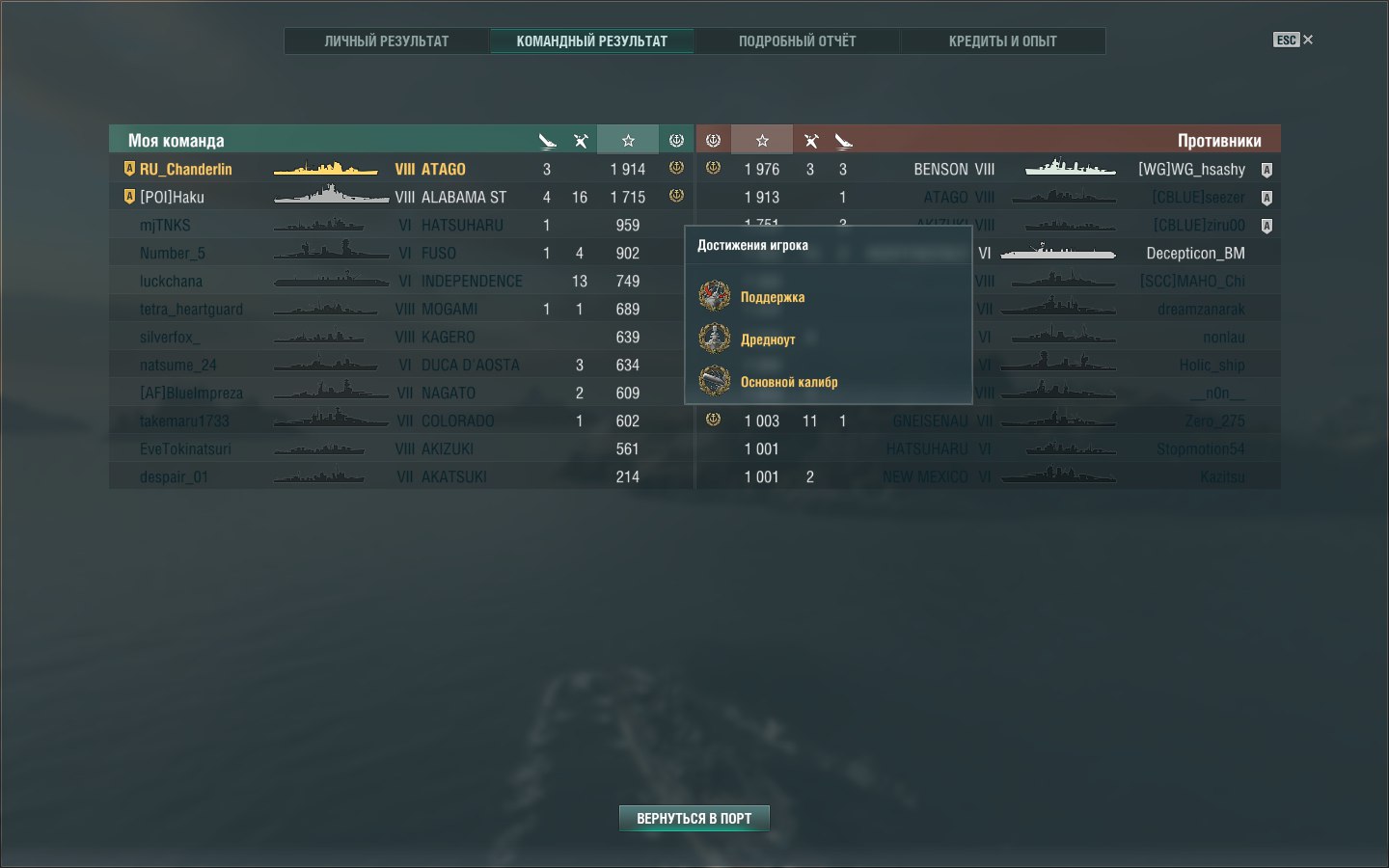Viewport: 1389px width, 868px height.
Task: Select enemy player Decepticon_BM
Action: (1195, 253)
